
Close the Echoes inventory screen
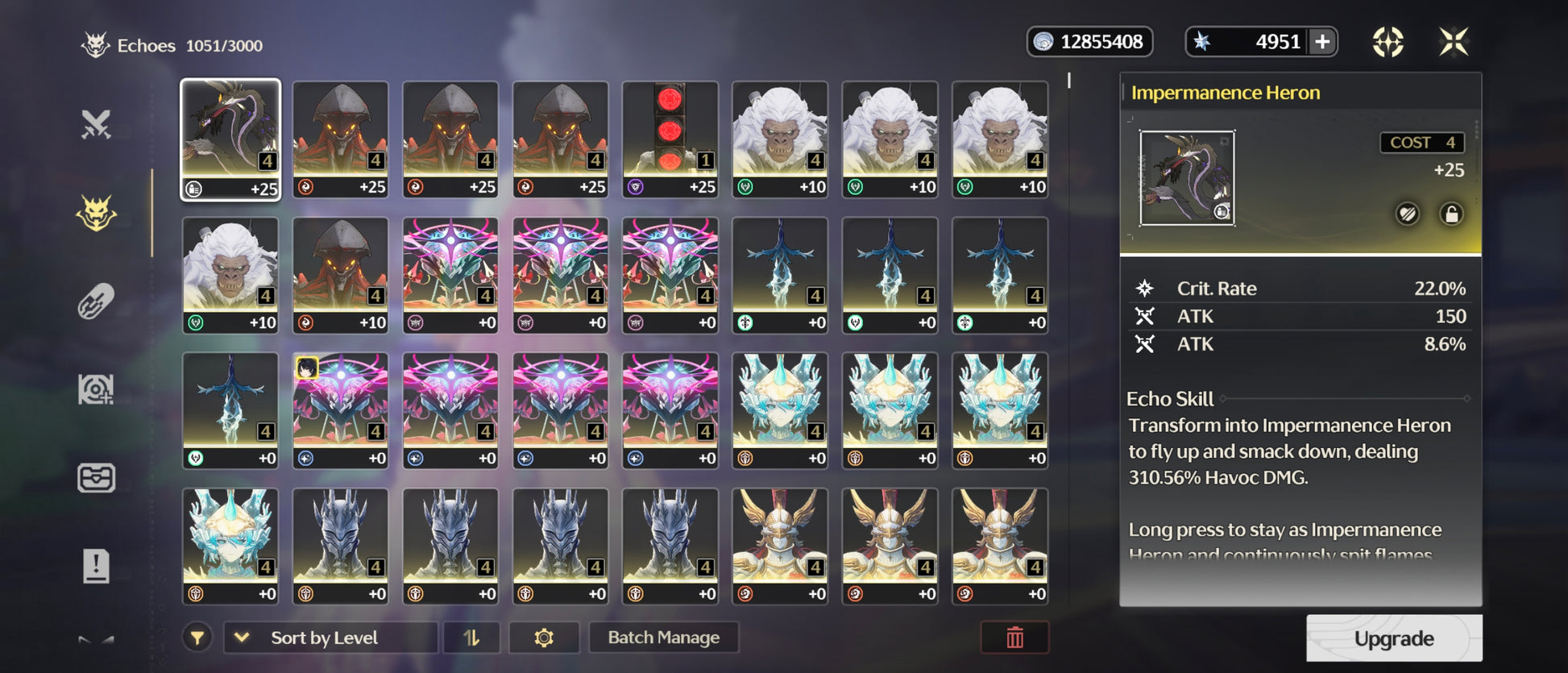pyautogui.click(x=1454, y=42)
